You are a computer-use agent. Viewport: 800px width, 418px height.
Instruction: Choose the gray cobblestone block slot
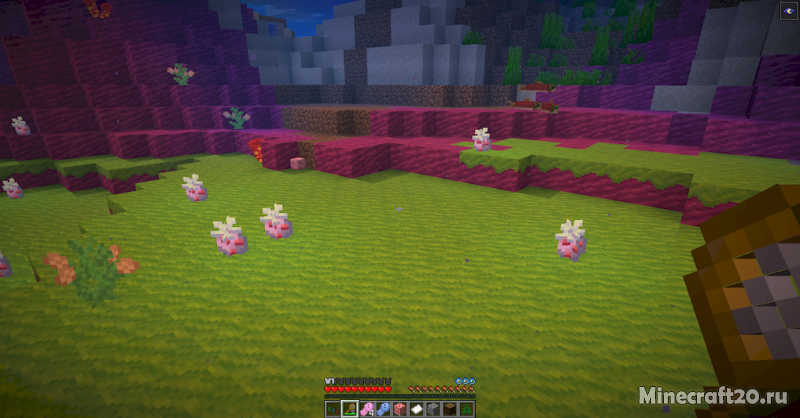pyautogui.click(x=432, y=409)
